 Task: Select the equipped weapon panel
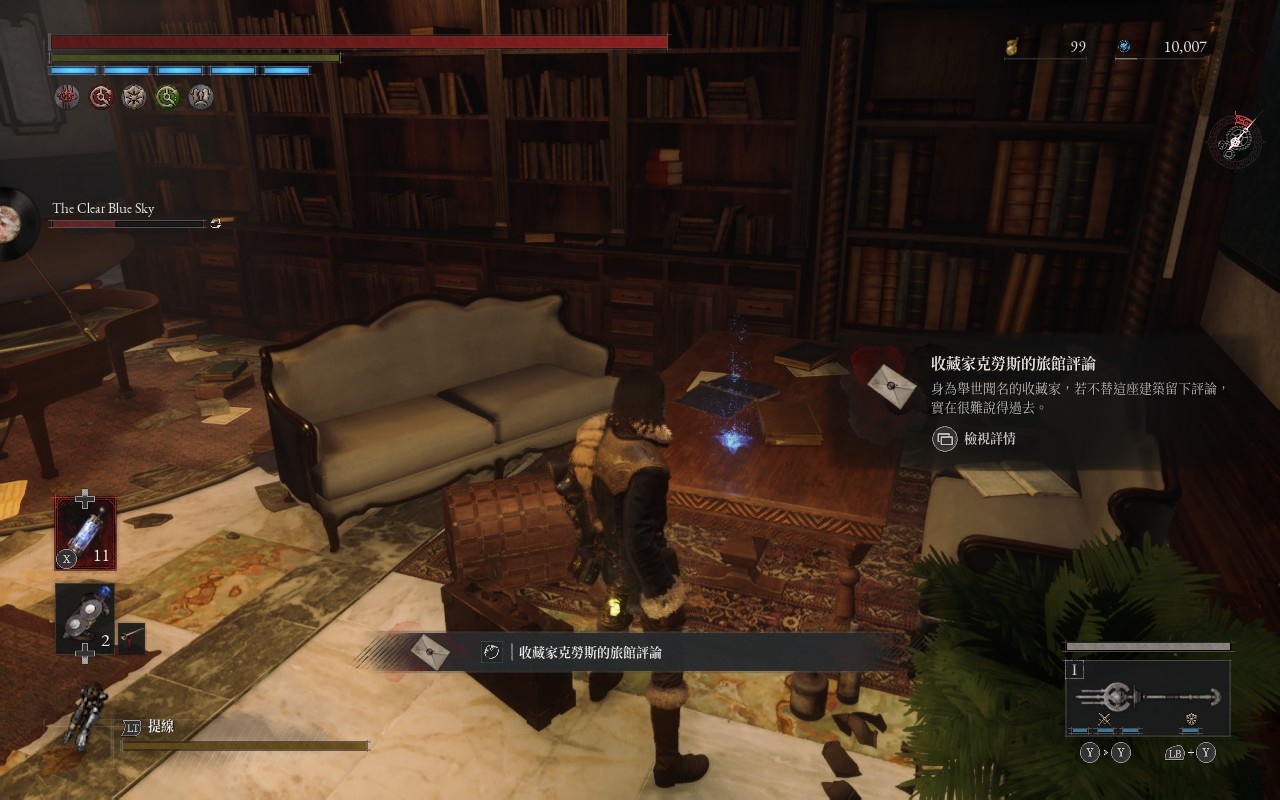click(x=1147, y=696)
